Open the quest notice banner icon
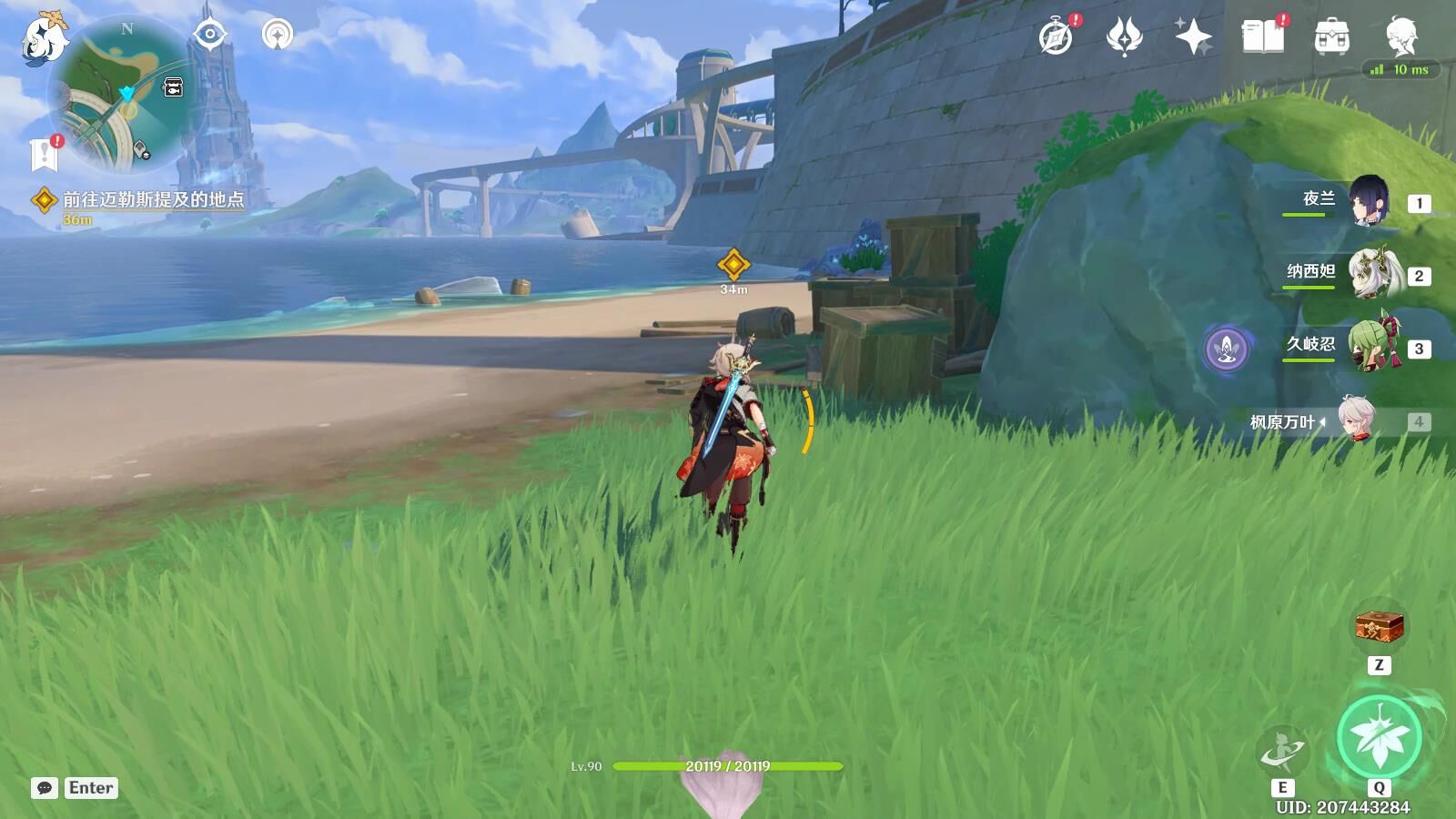Image resolution: width=1456 pixels, height=819 pixels. pos(44,154)
